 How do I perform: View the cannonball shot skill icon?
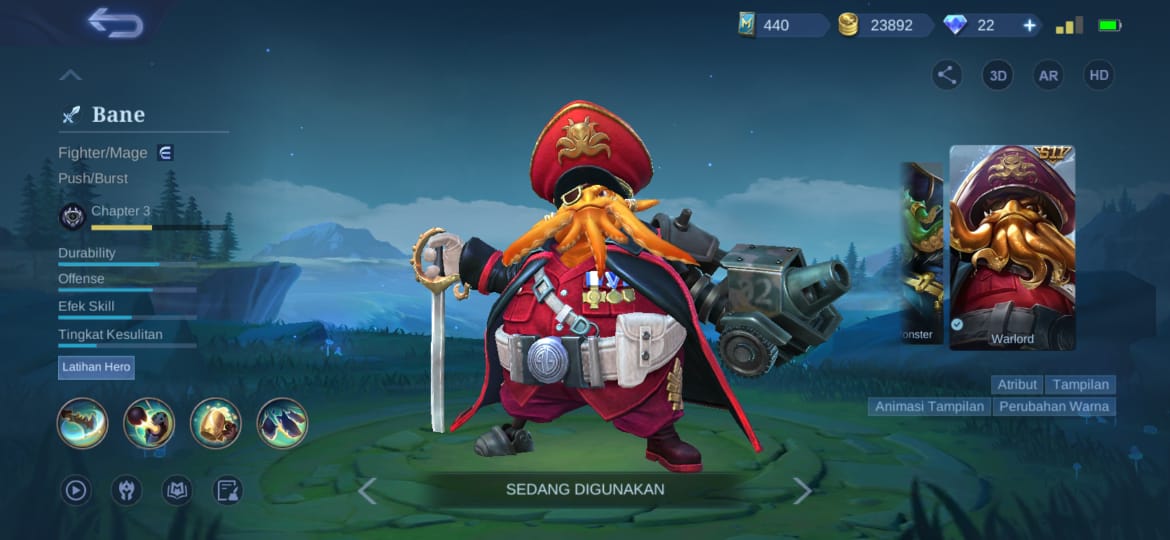point(149,423)
